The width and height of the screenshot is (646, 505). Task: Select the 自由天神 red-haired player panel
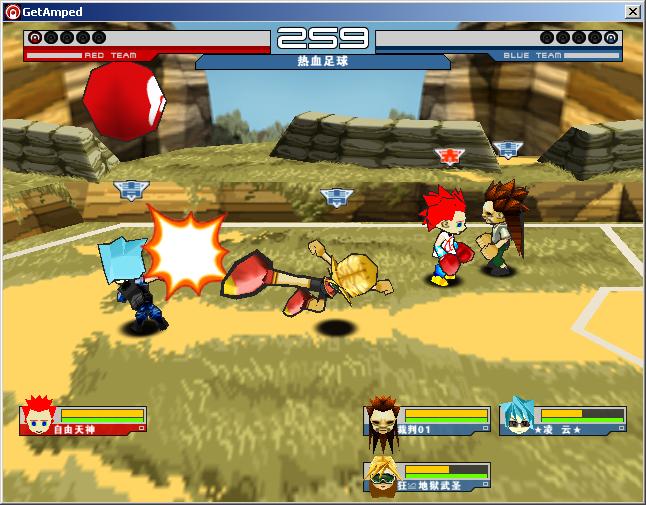tap(84, 420)
